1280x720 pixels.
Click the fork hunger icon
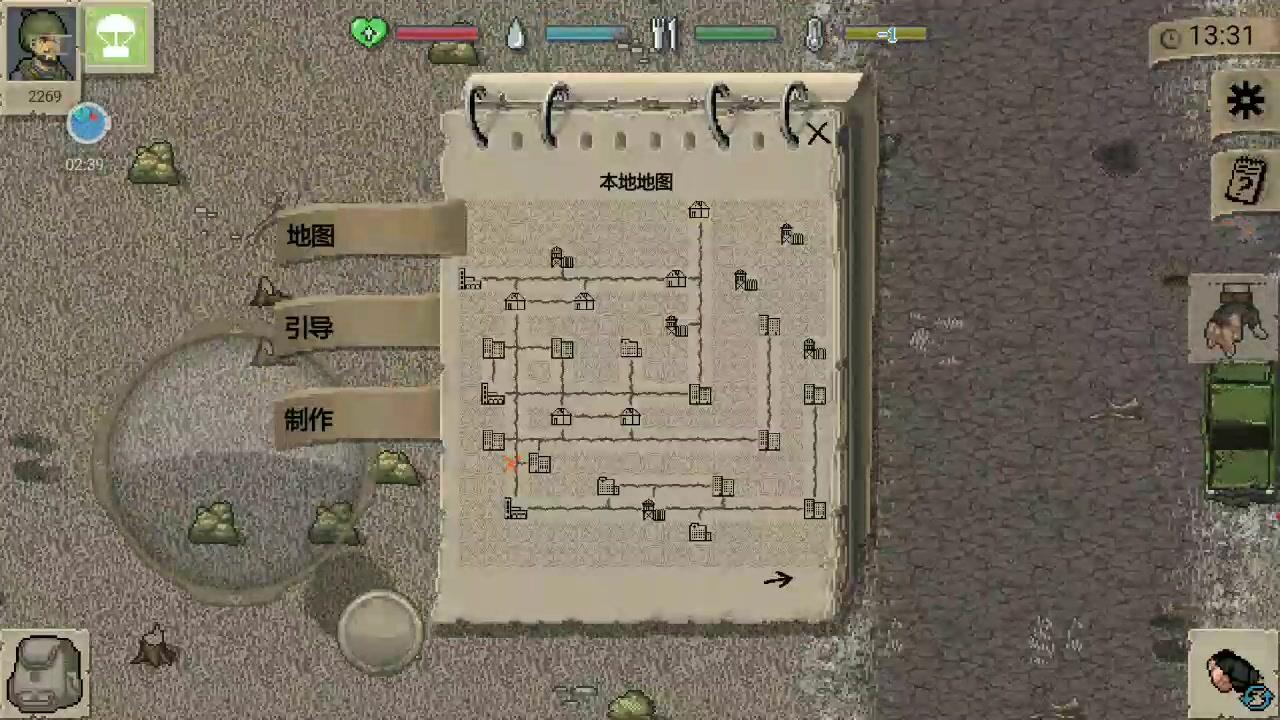(664, 34)
